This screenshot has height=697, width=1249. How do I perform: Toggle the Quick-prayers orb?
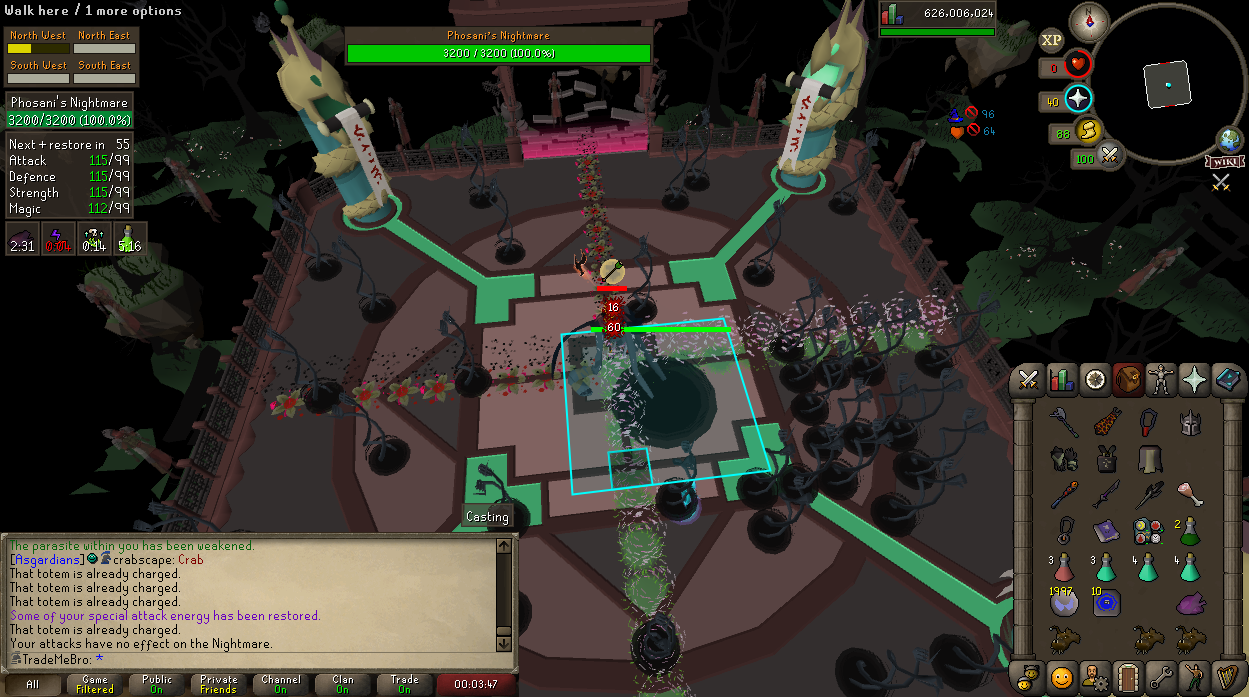tap(1078, 99)
